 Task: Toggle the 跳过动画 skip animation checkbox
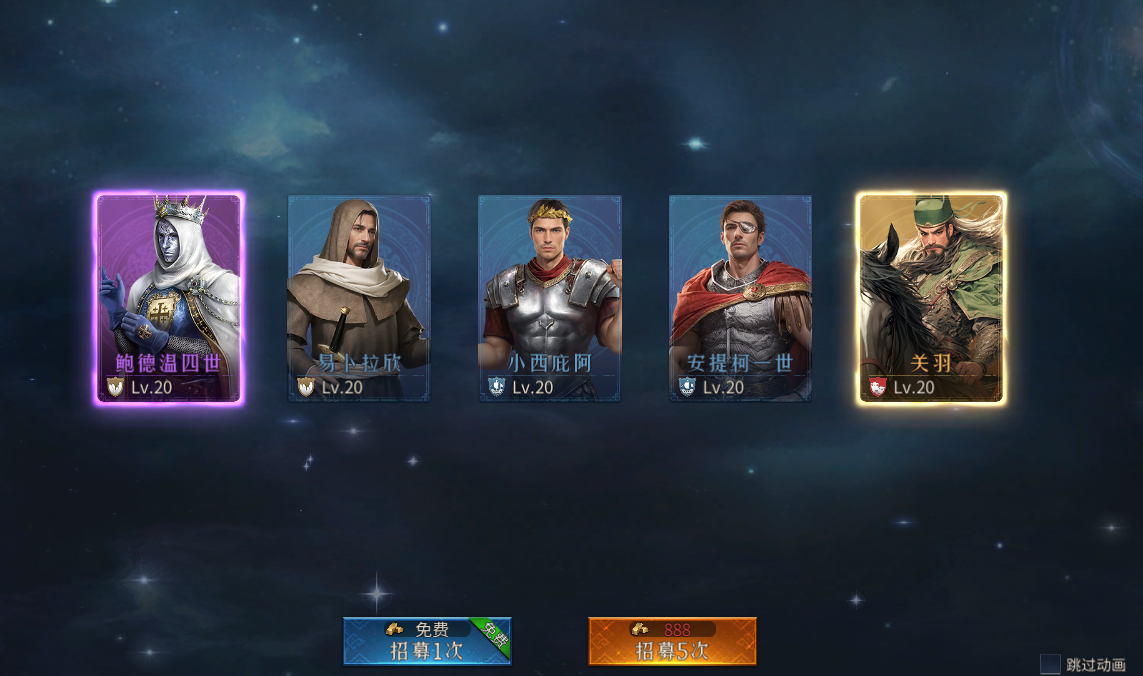click(1050, 664)
